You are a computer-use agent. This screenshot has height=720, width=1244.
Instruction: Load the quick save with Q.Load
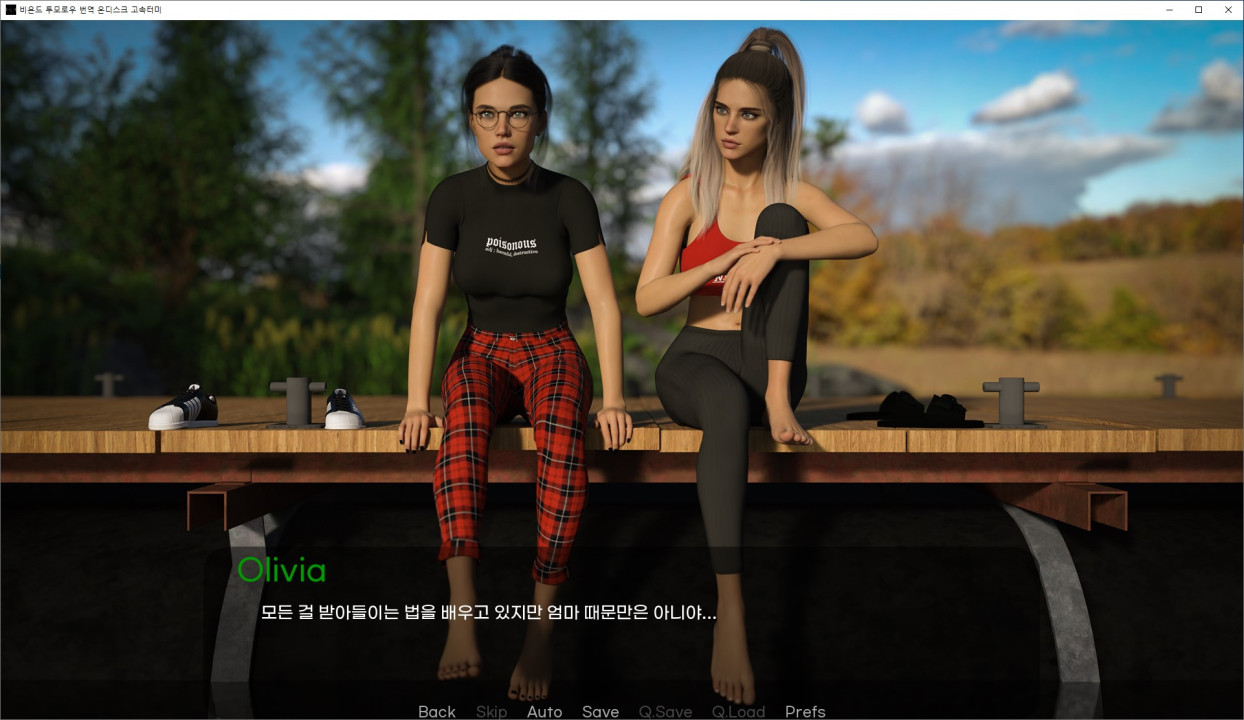point(738,711)
